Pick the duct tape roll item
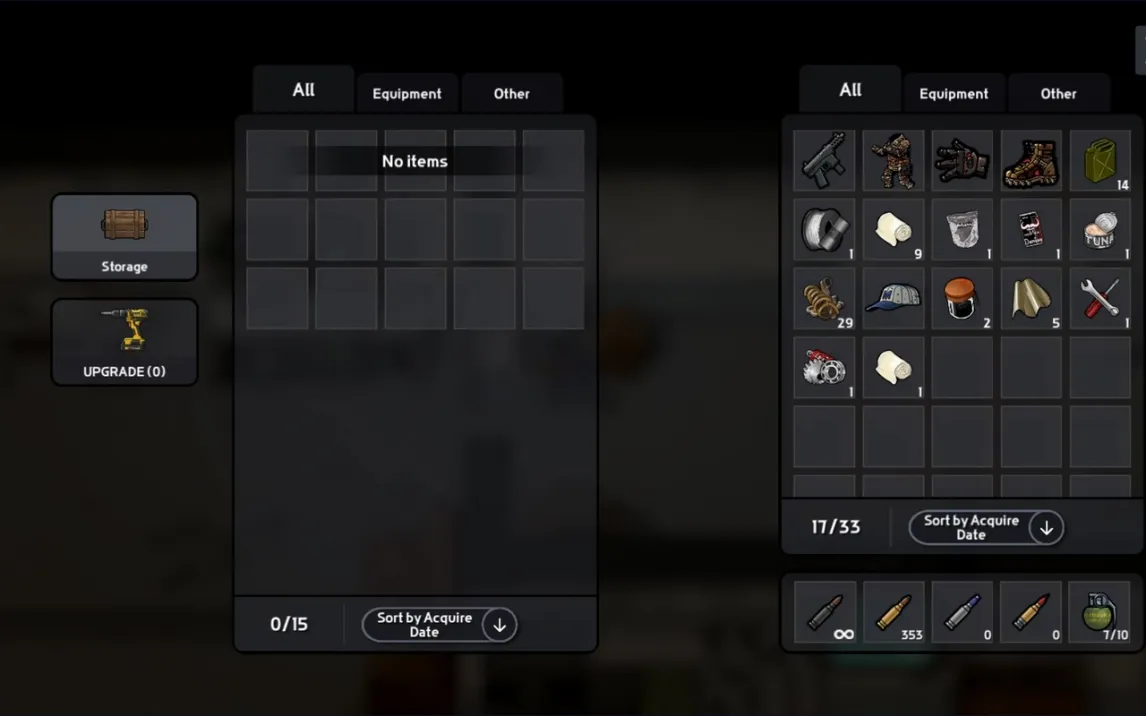This screenshot has width=1146, height=716. [x=824, y=229]
